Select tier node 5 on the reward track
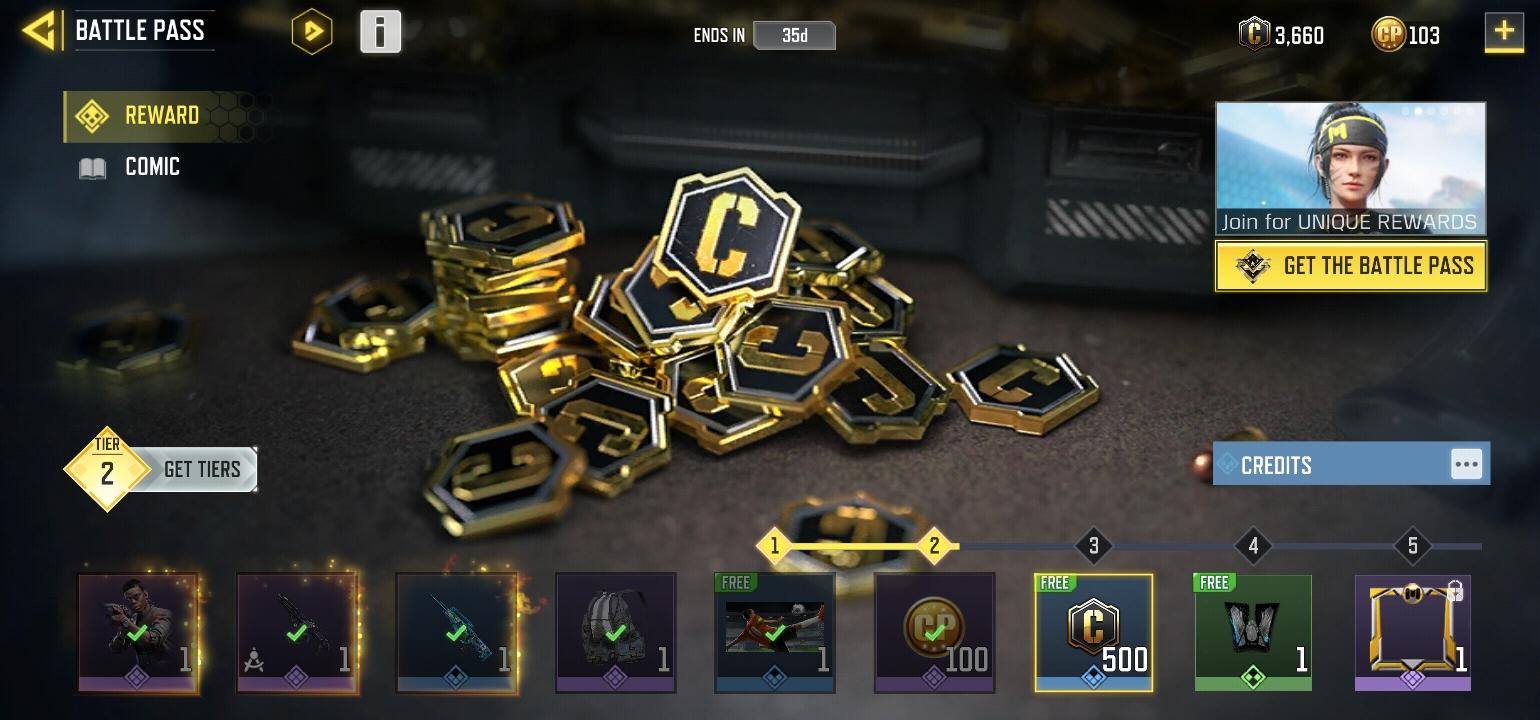The image size is (1540, 720). 1412,546
